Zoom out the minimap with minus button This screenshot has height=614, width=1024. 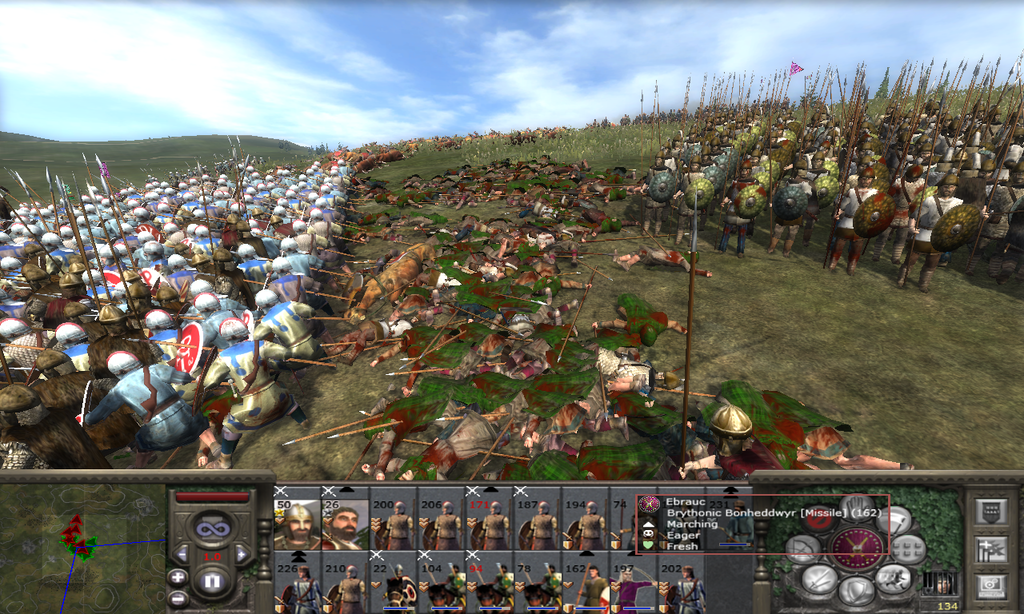pyautogui.click(x=177, y=599)
